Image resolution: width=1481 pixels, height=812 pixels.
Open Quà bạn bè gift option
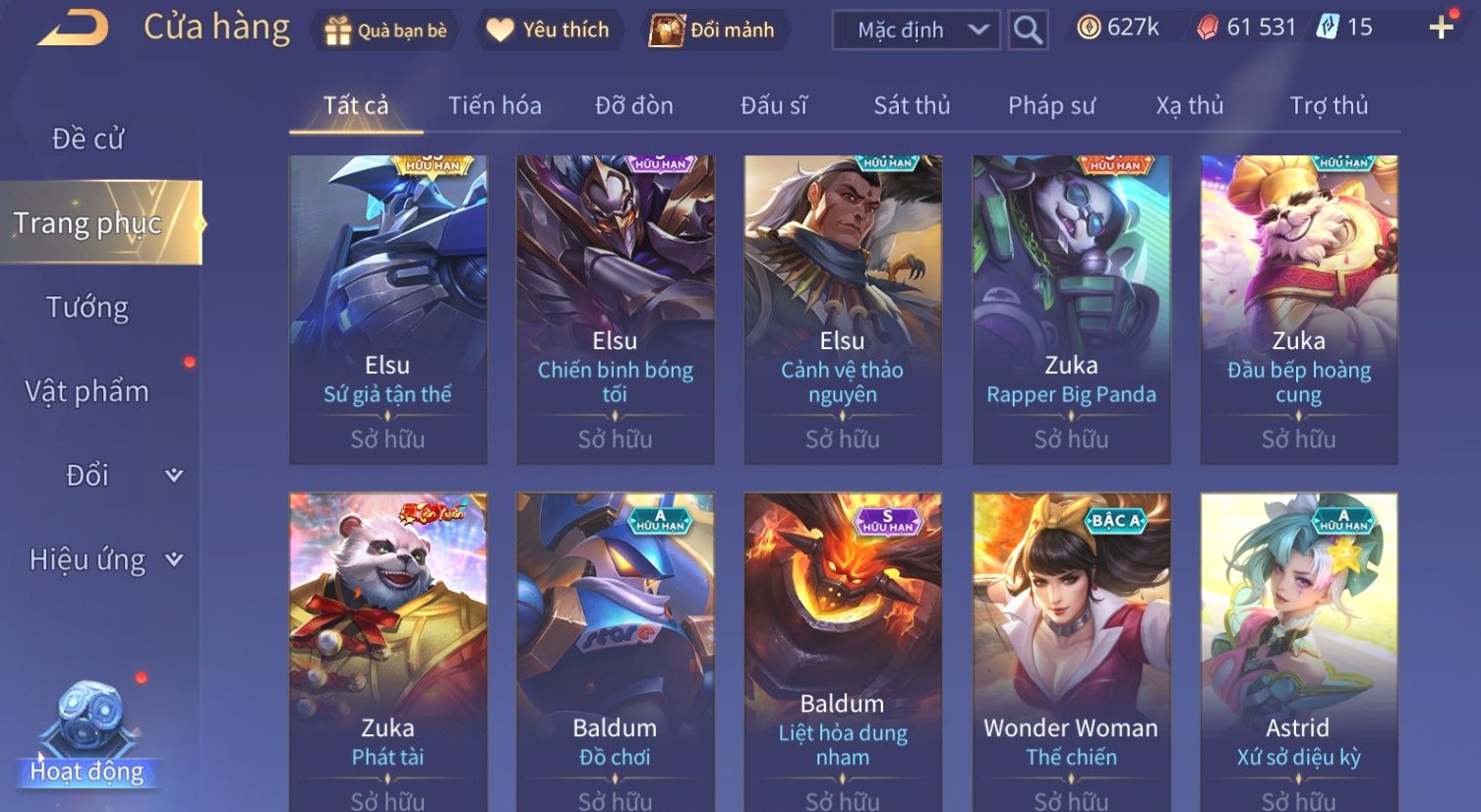[385, 30]
